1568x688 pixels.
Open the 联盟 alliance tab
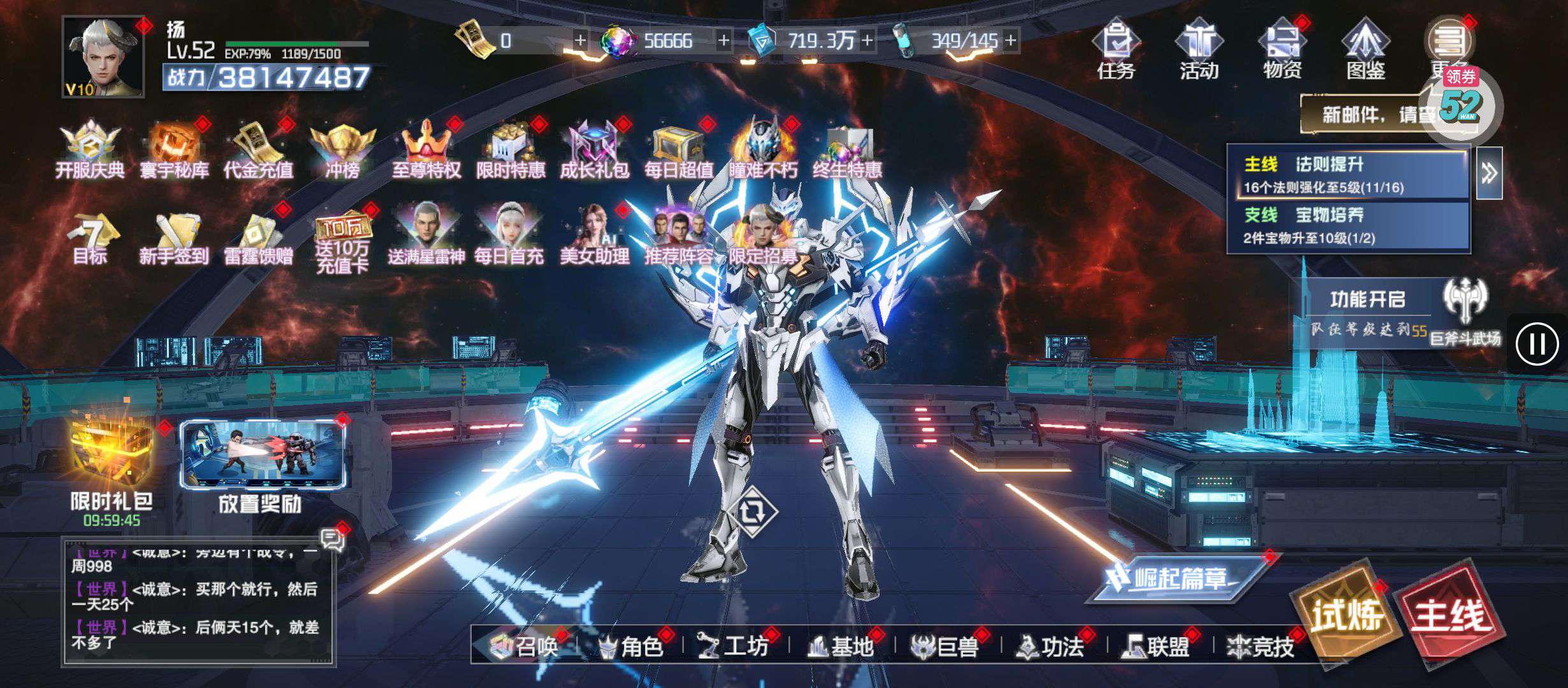pos(1158,647)
